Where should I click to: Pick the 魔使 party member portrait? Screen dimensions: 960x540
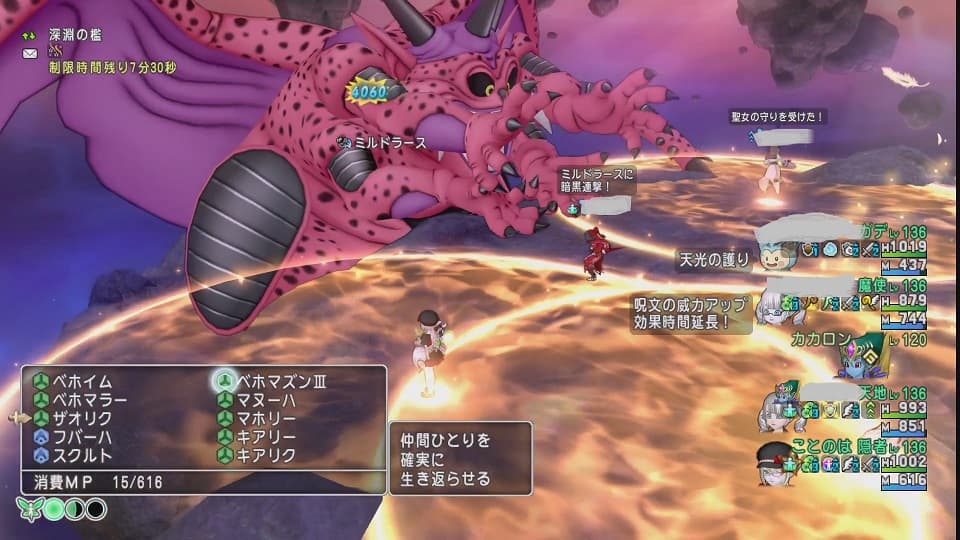pyautogui.click(x=776, y=302)
